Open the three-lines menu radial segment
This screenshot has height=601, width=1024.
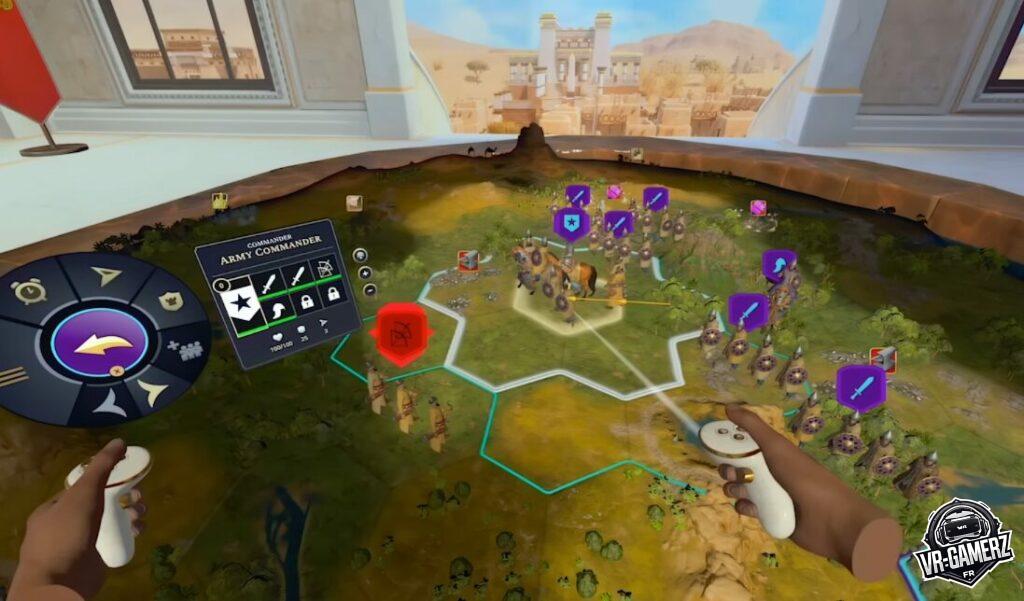pyautogui.click(x=12, y=374)
